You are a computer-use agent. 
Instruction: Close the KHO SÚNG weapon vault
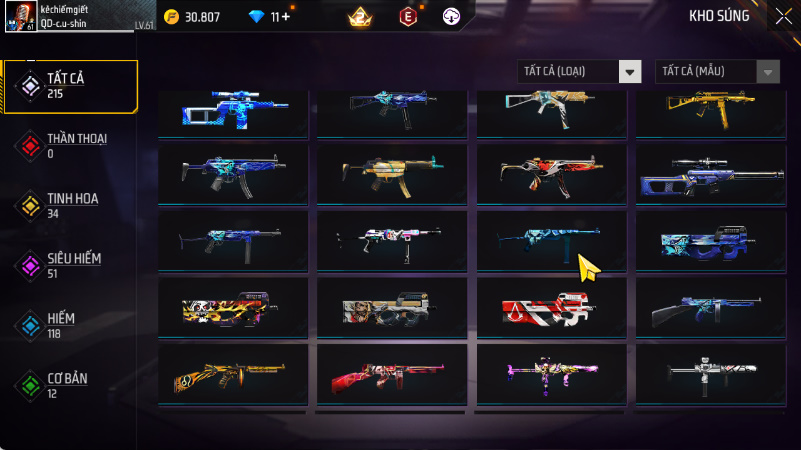[782, 15]
